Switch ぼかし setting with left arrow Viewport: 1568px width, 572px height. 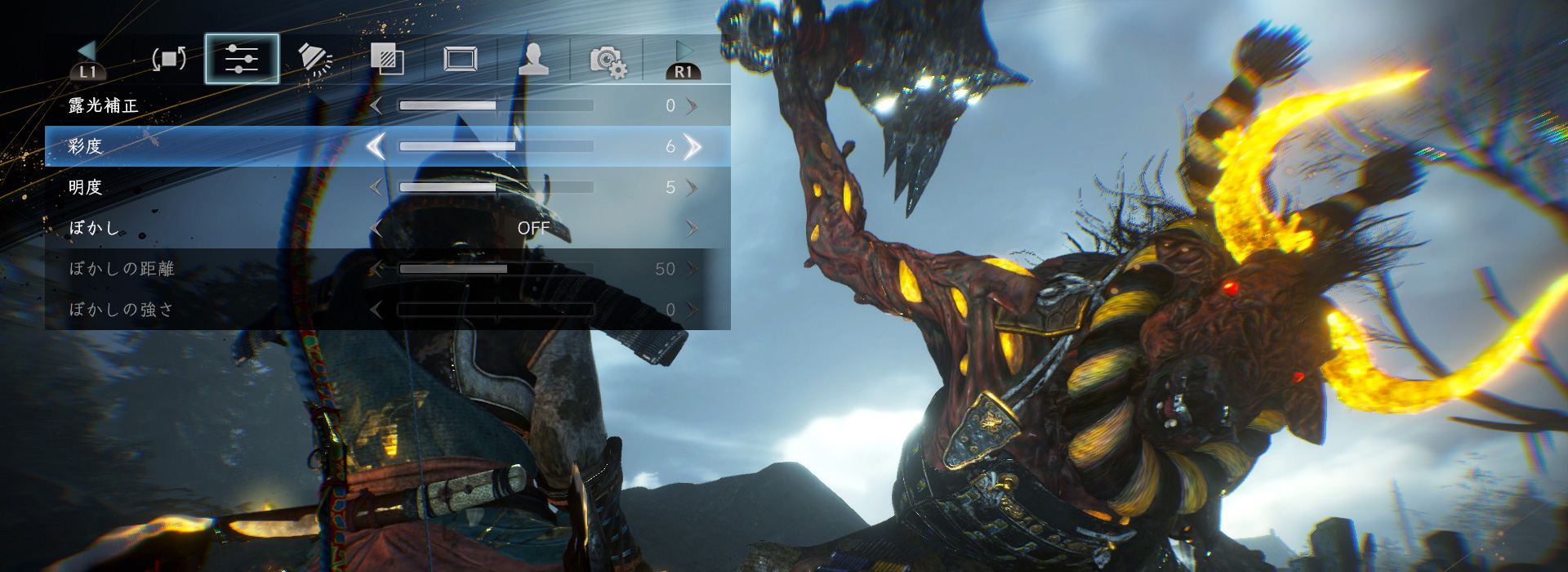point(376,228)
